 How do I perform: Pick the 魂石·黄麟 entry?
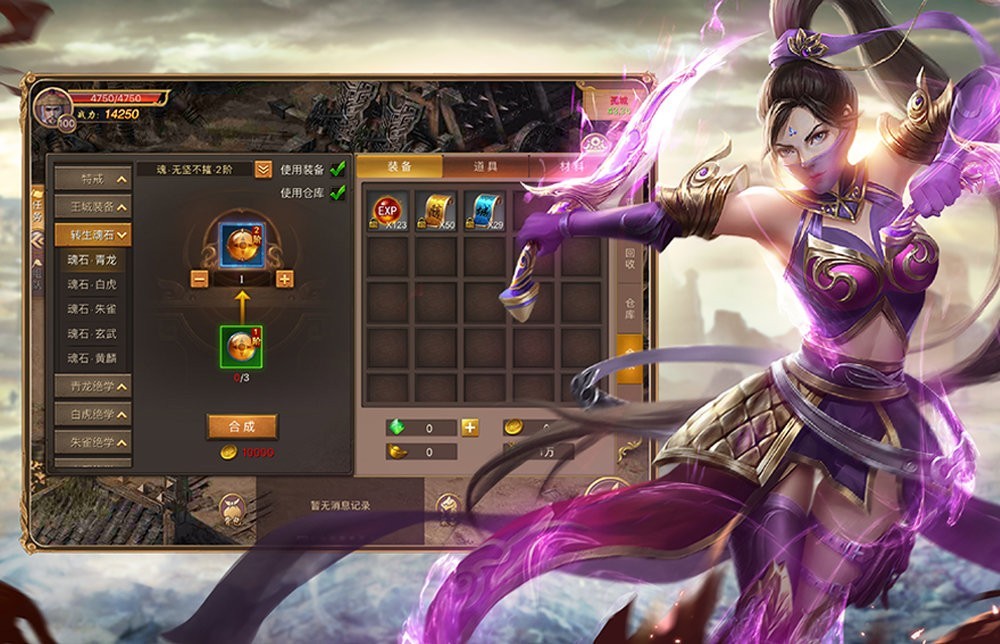tap(92, 358)
